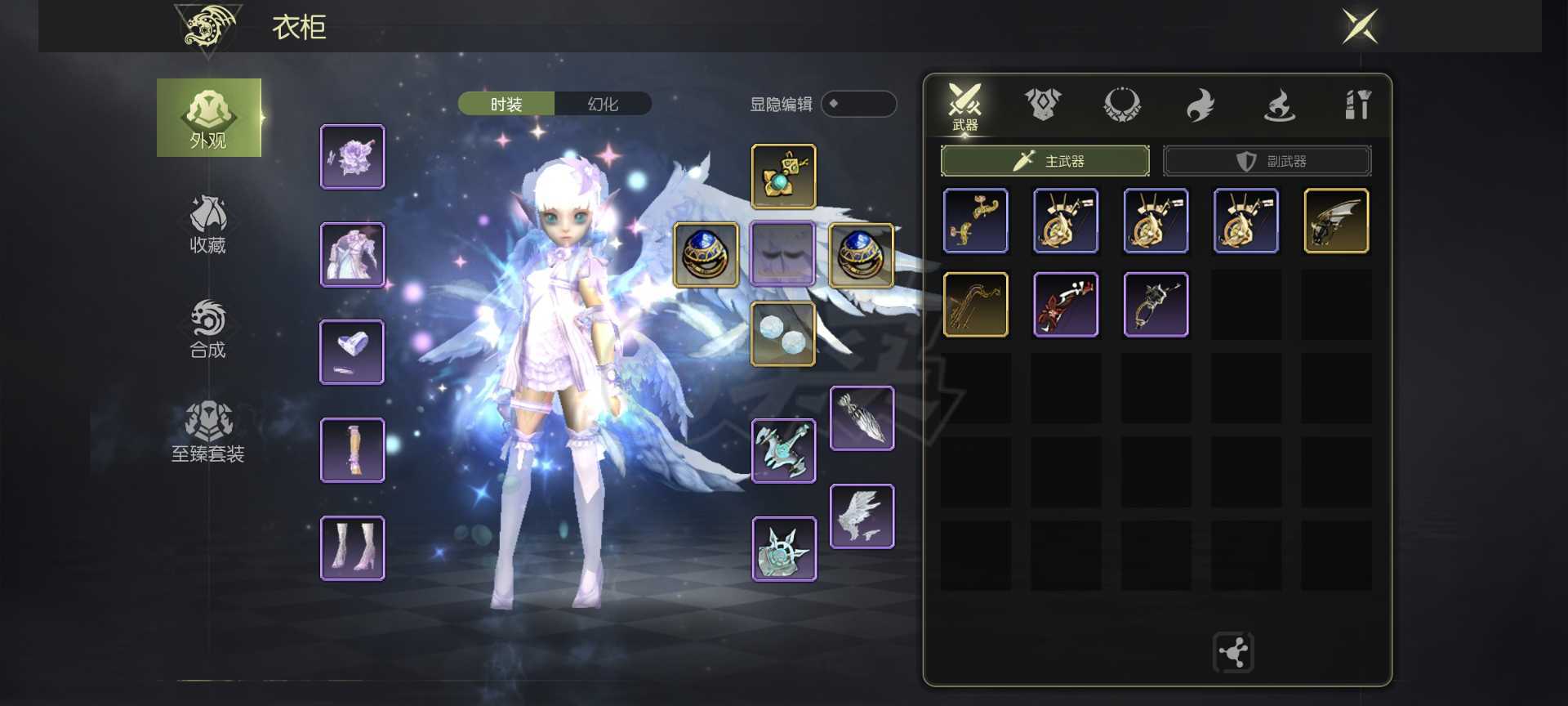Select the purple rose headpiece slot

coord(353,157)
